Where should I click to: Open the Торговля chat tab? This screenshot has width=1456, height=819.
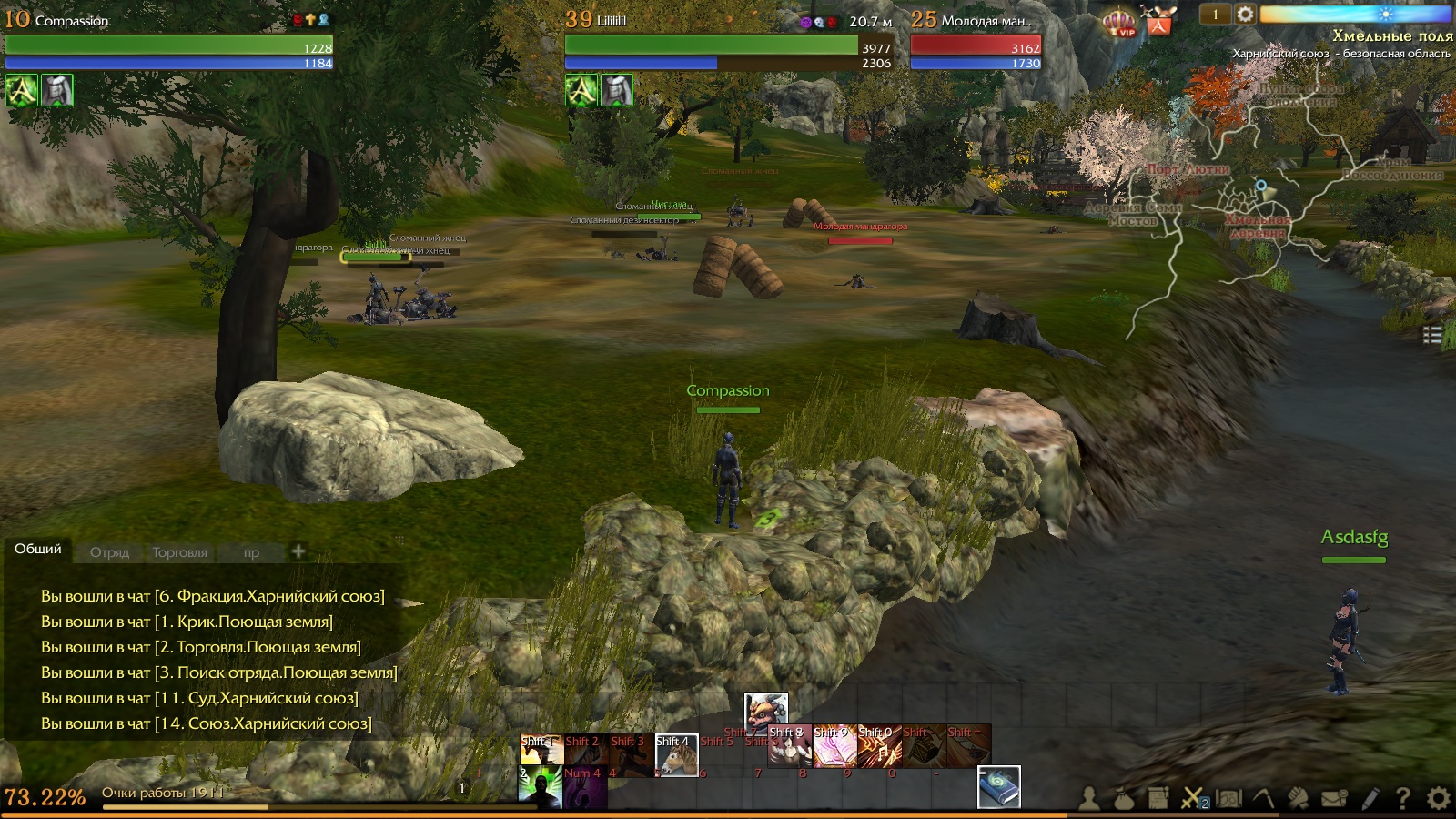click(x=179, y=552)
